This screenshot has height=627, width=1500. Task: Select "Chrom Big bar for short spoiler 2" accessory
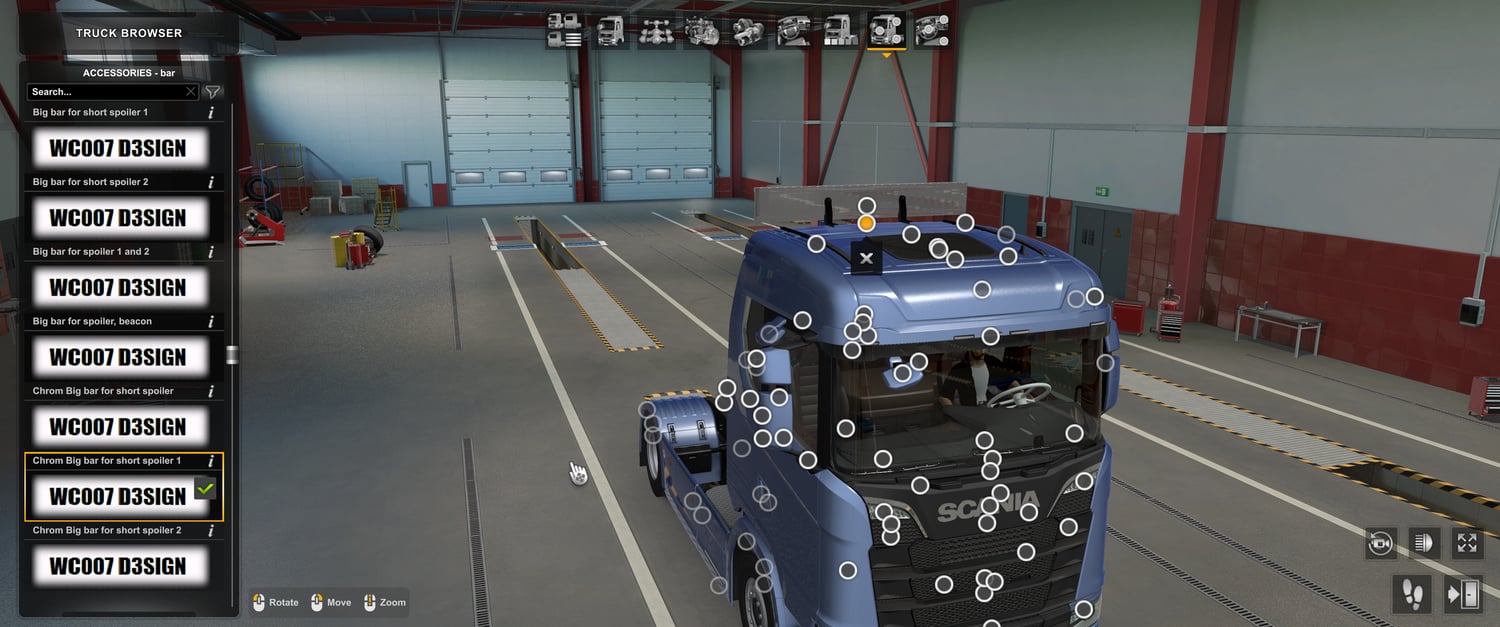click(118, 567)
